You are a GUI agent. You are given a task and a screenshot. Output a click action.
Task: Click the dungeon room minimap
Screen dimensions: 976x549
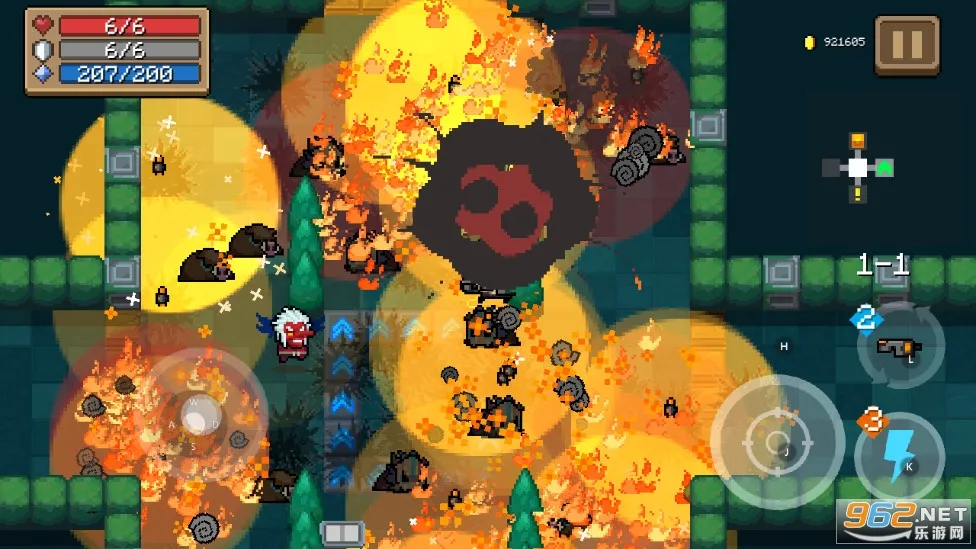click(x=858, y=167)
